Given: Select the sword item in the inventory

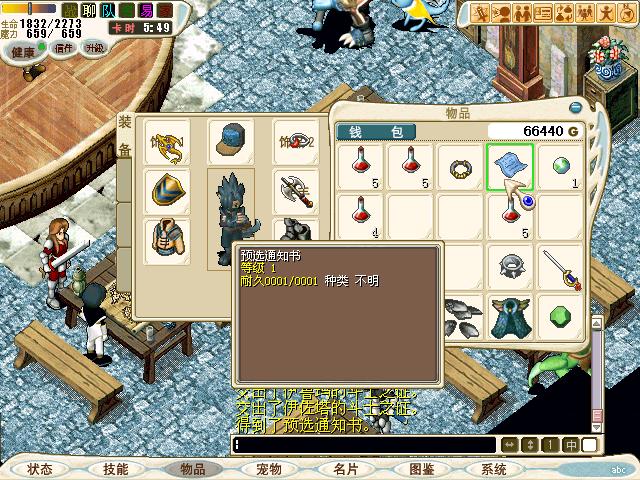Looking at the screenshot, I should pos(562,266).
